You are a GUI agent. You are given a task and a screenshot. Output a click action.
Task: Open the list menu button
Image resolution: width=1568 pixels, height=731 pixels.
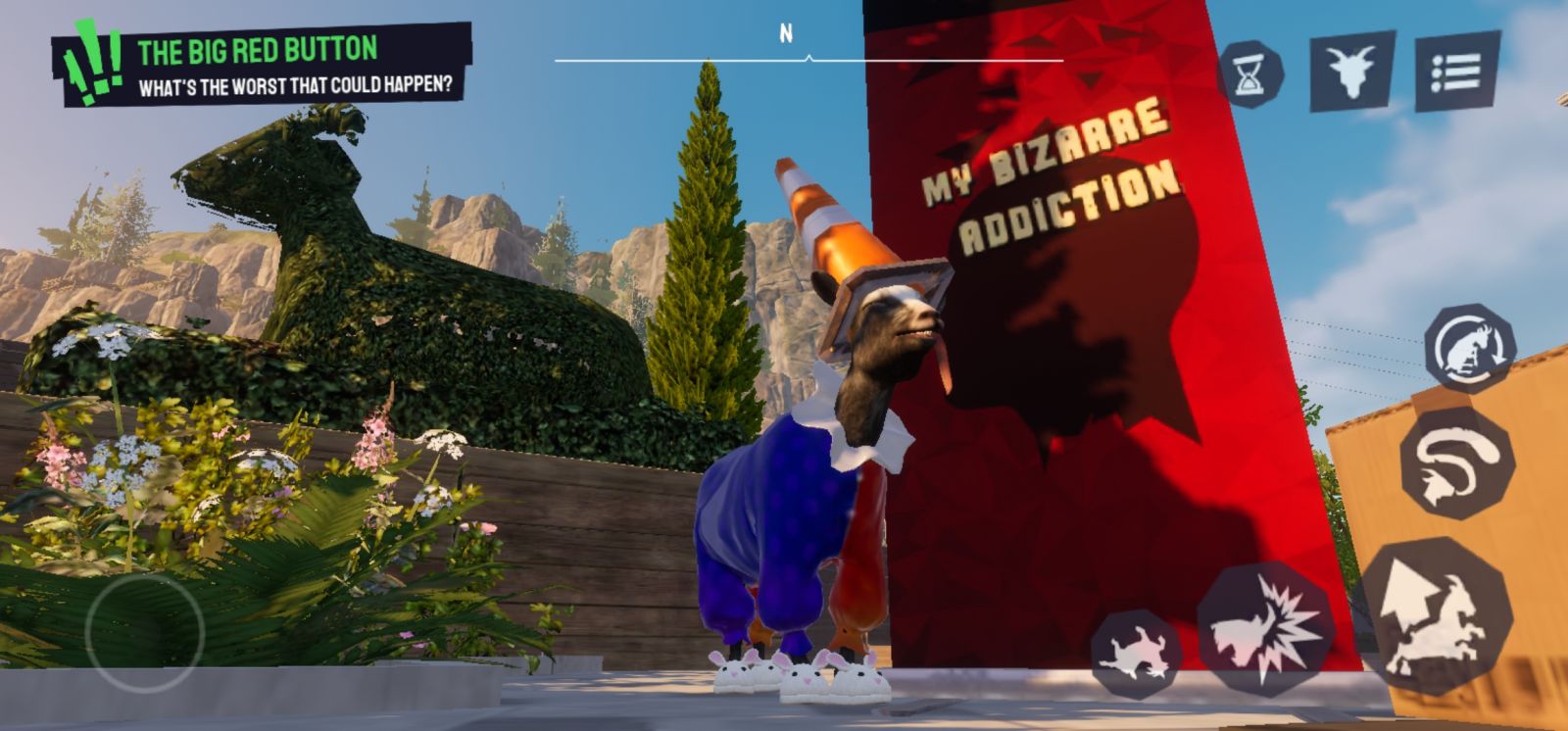(1455, 72)
